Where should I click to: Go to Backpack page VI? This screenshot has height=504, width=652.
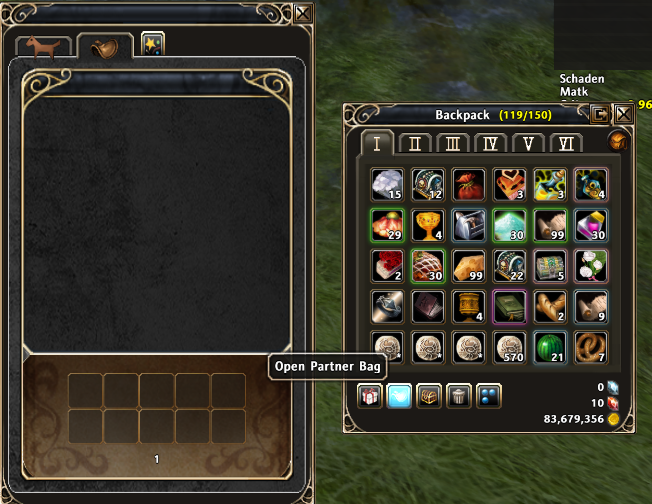(566, 143)
